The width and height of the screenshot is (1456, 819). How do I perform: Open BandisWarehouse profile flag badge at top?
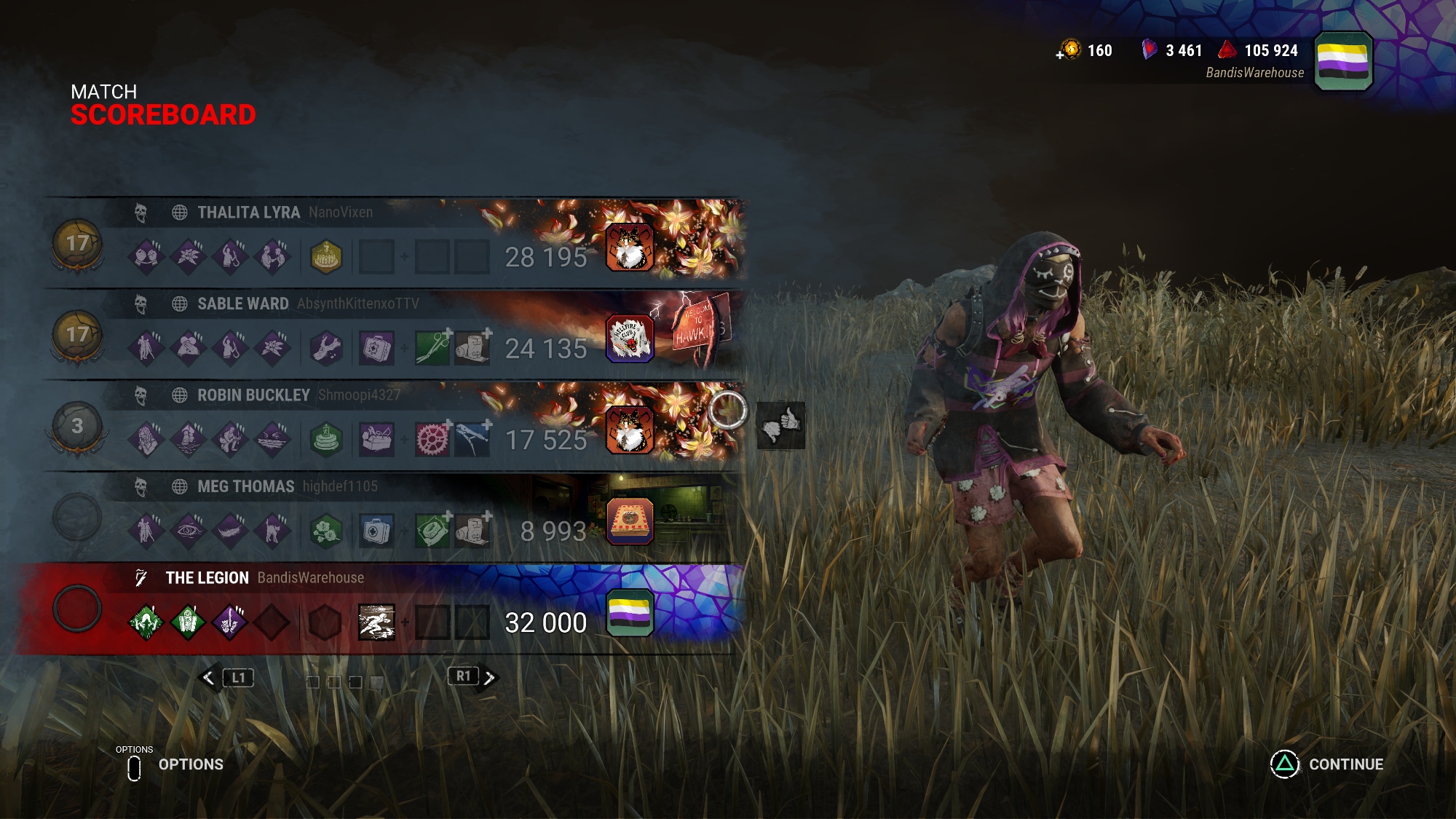pos(1343,61)
